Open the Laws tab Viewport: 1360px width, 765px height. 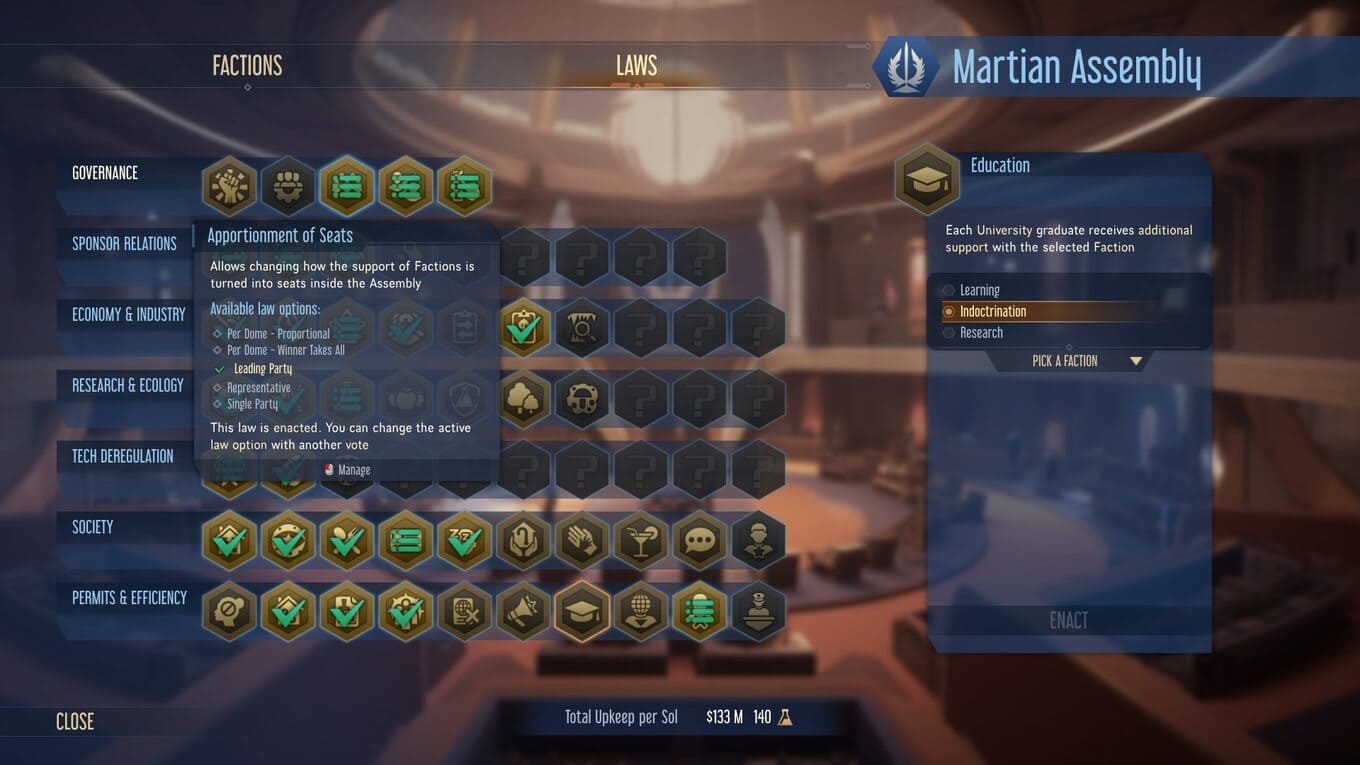[636, 66]
